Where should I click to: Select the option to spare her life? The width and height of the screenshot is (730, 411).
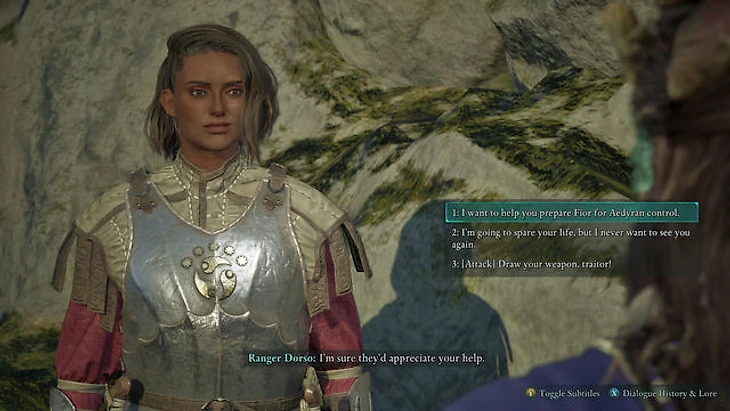click(x=567, y=238)
